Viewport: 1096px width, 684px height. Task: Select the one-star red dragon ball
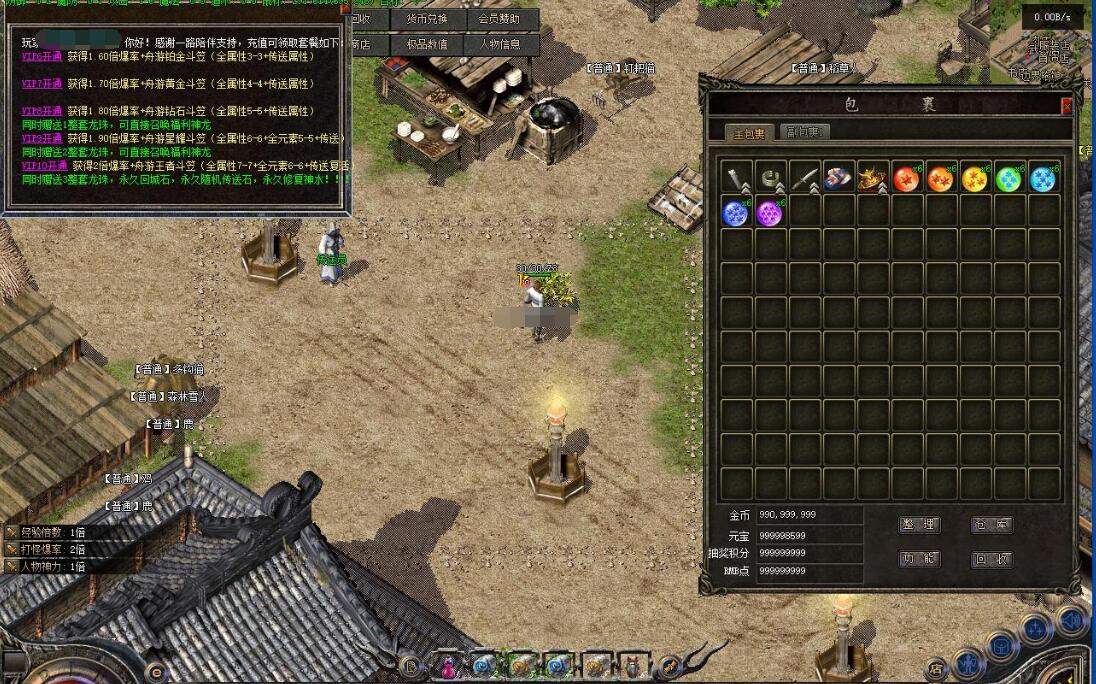(907, 179)
